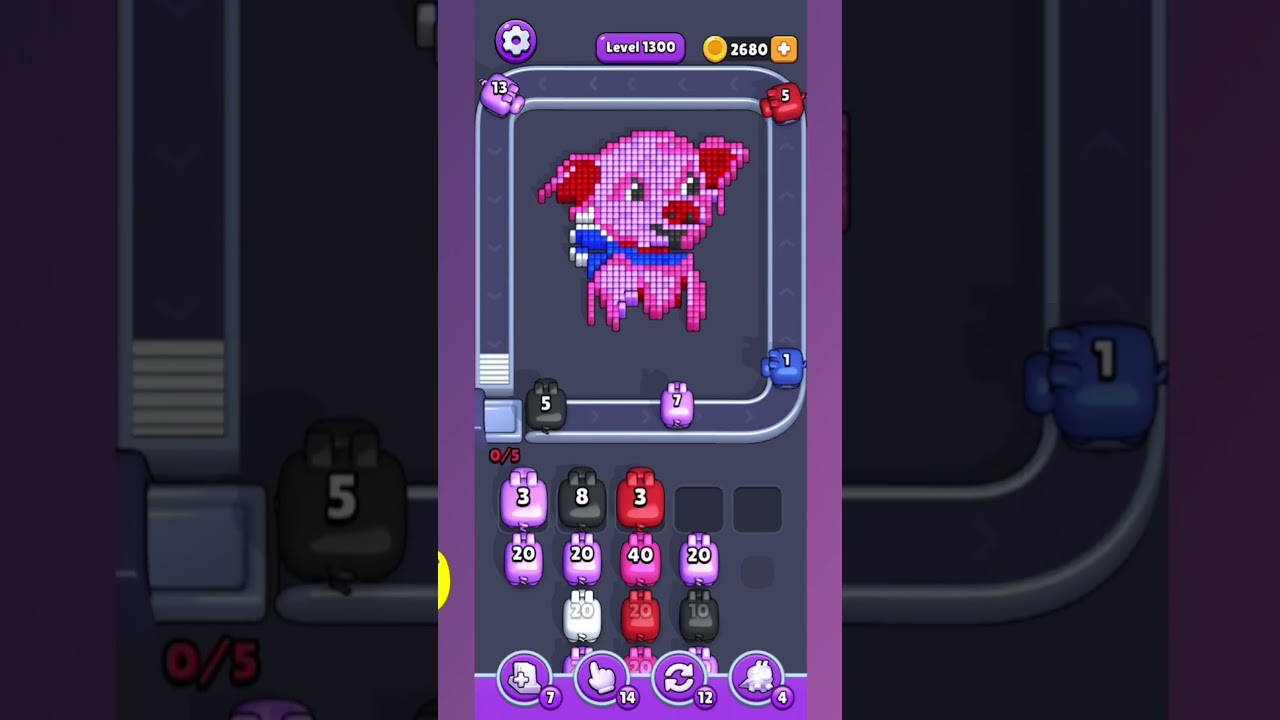The height and width of the screenshot is (720, 1280).
Task: Open the settings gear menu
Action: click(x=517, y=41)
